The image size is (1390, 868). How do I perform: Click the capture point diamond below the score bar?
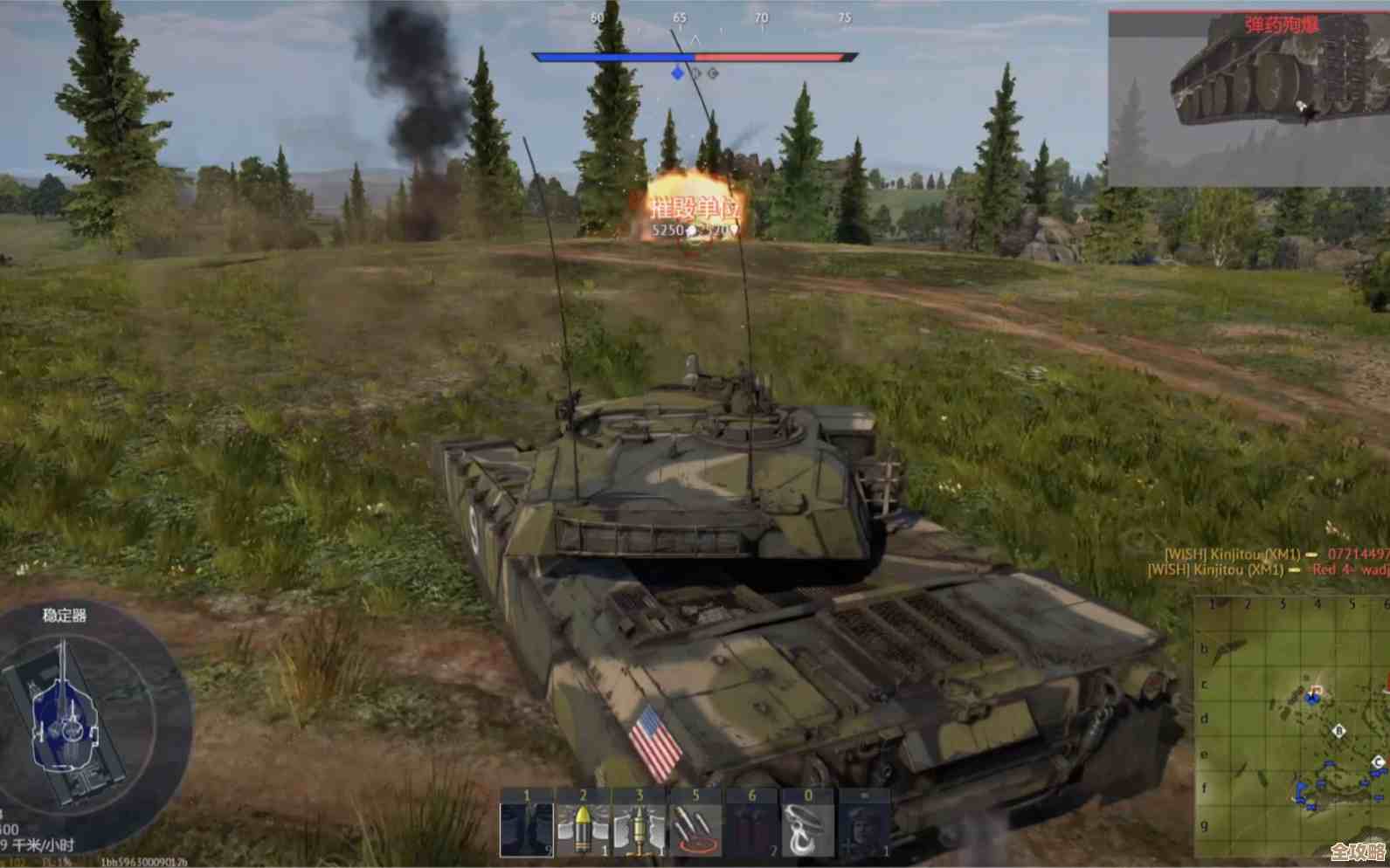tap(677, 73)
